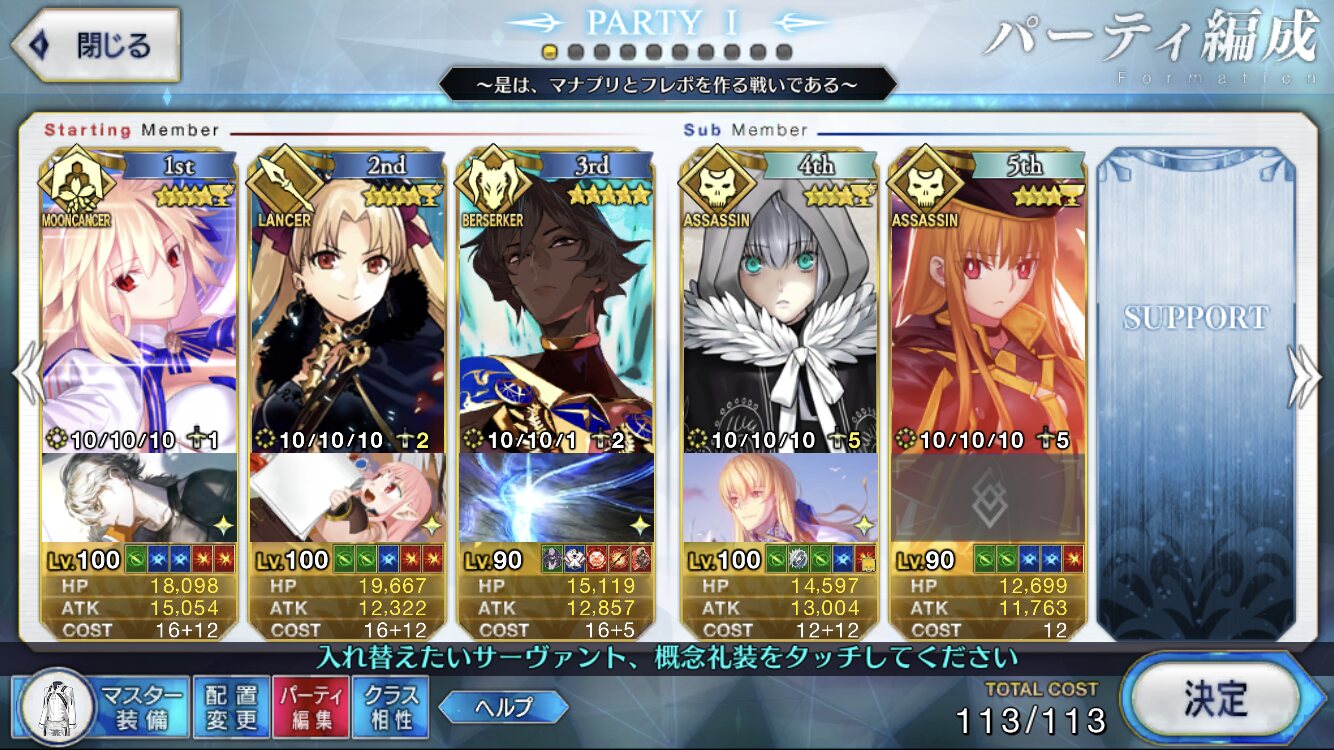Confirm the party with the 決定 button

pyautogui.click(x=1215, y=695)
